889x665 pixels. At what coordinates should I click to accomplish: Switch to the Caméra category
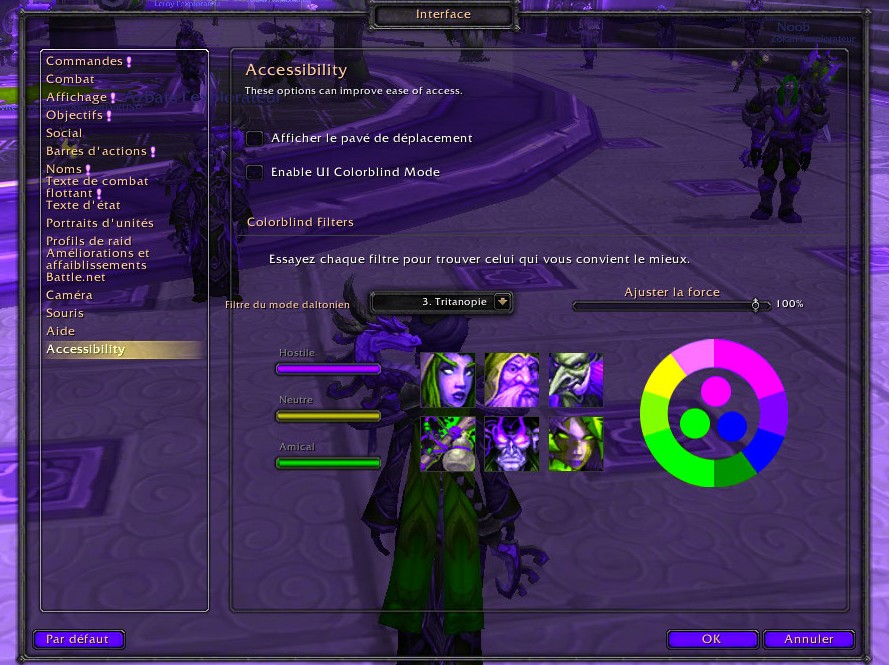69,295
